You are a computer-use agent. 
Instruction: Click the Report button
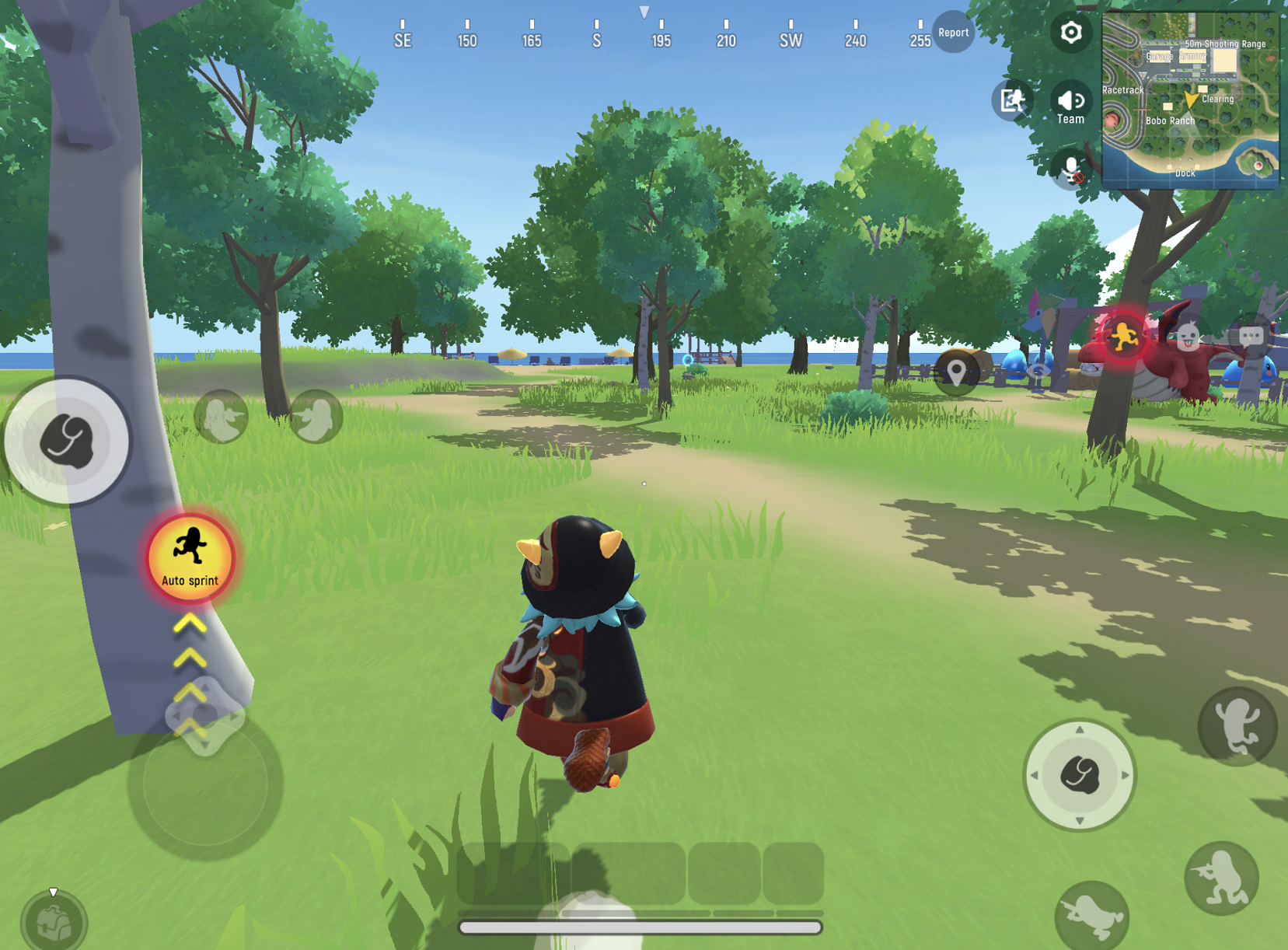tap(954, 33)
